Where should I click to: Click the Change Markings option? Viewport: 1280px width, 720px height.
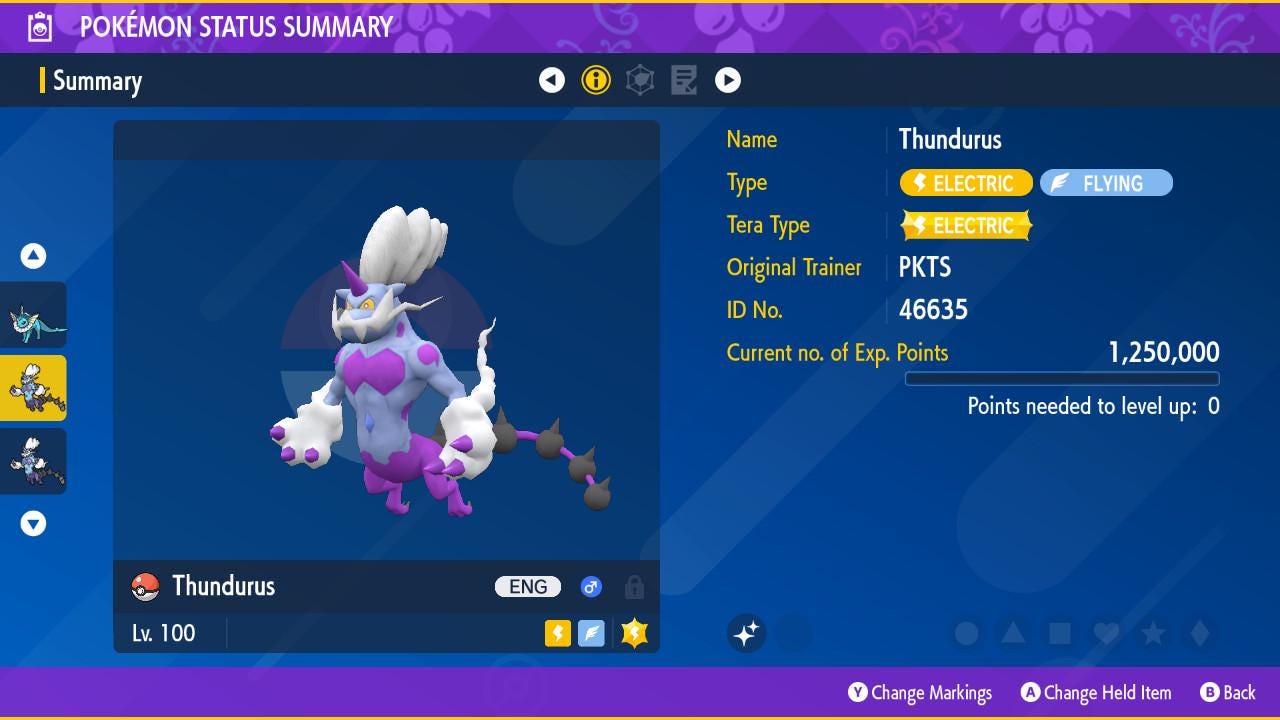click(920, 692)
